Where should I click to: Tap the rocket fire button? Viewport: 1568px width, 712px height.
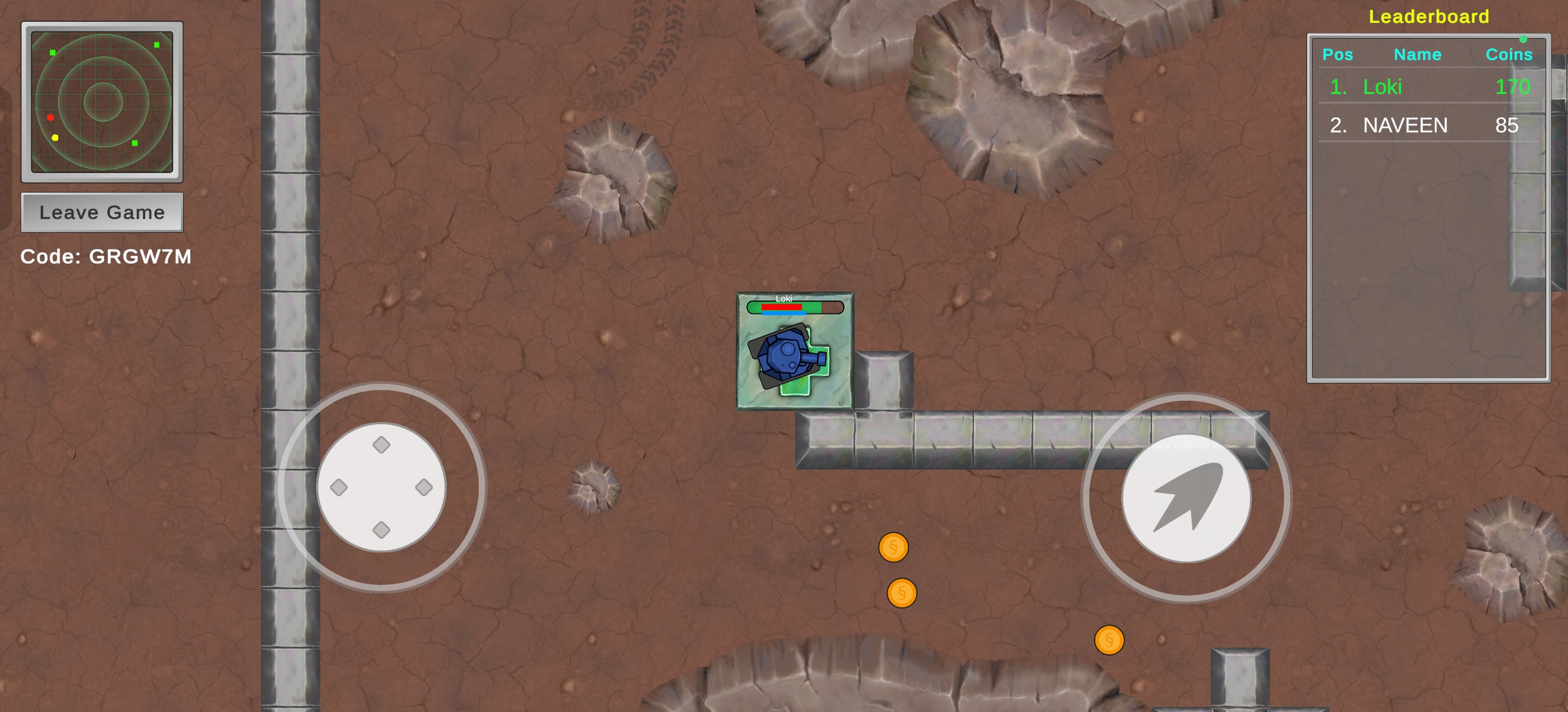[1186, 498]
